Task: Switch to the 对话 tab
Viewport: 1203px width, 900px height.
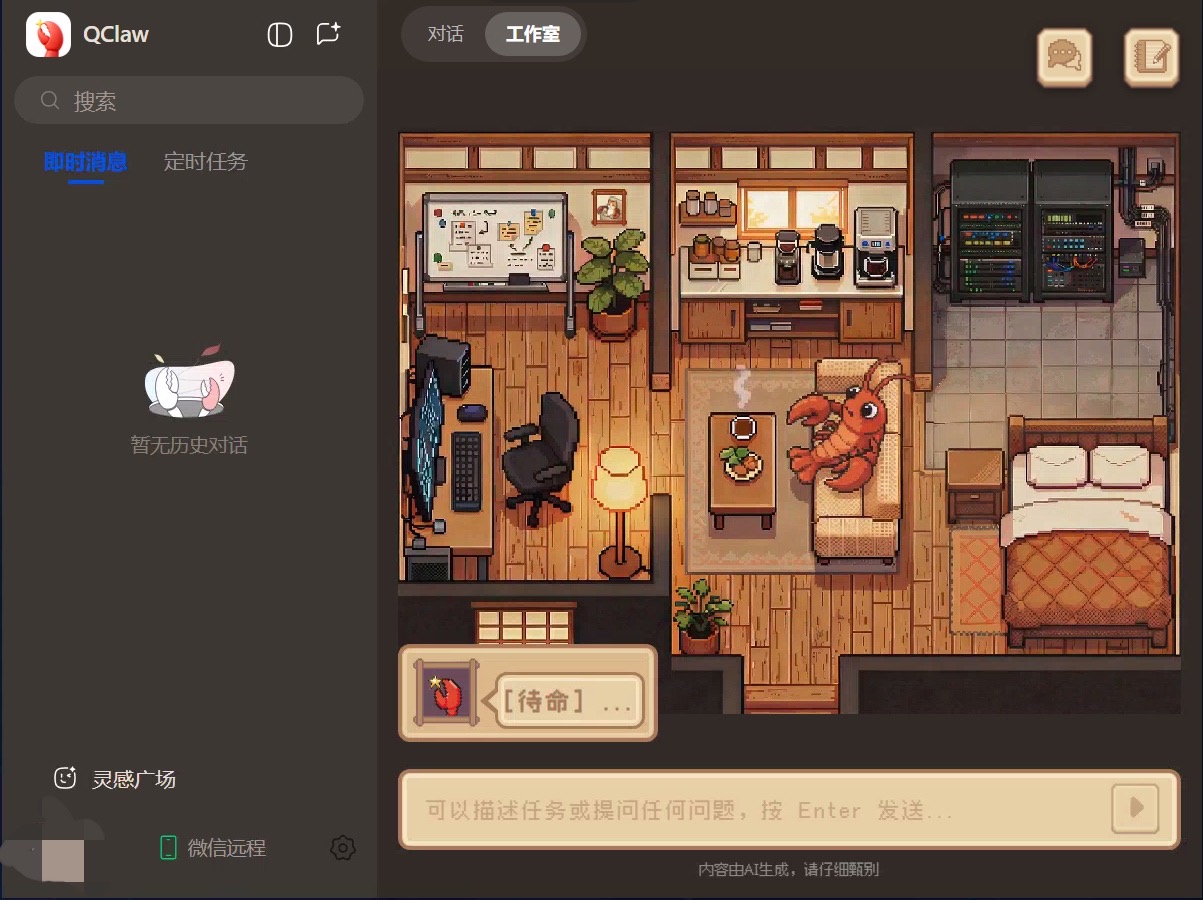Action: click(x=445, y=34)
